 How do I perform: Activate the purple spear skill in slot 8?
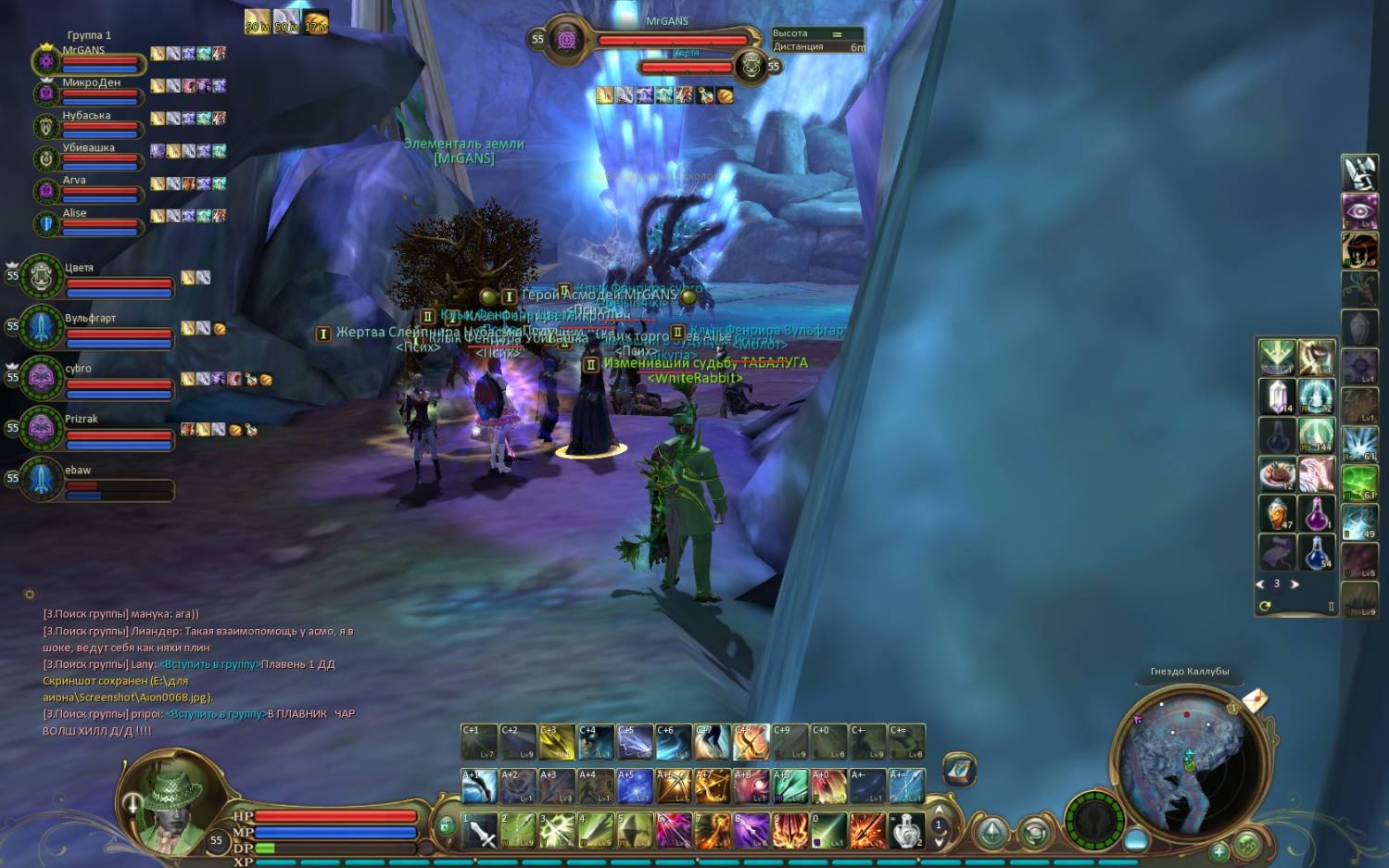tap(751, 831)
